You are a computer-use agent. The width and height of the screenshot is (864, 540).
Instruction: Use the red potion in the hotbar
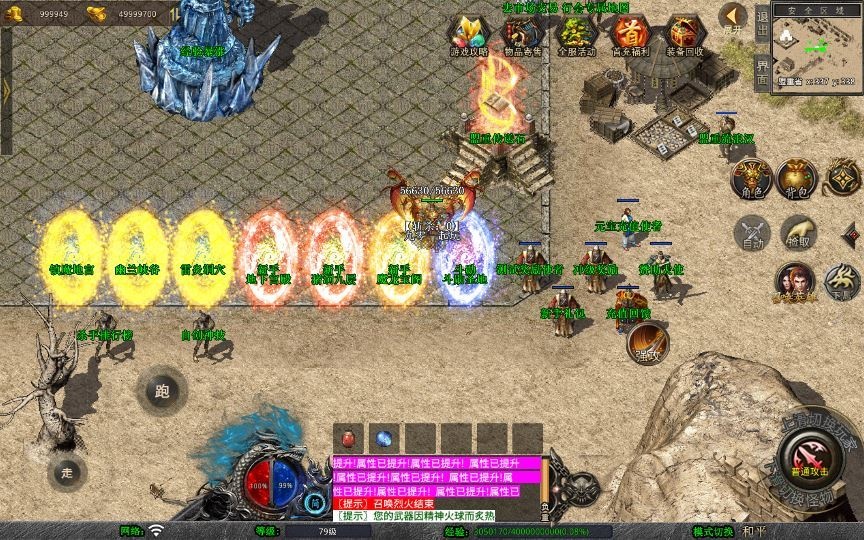(x=348, y=439)
